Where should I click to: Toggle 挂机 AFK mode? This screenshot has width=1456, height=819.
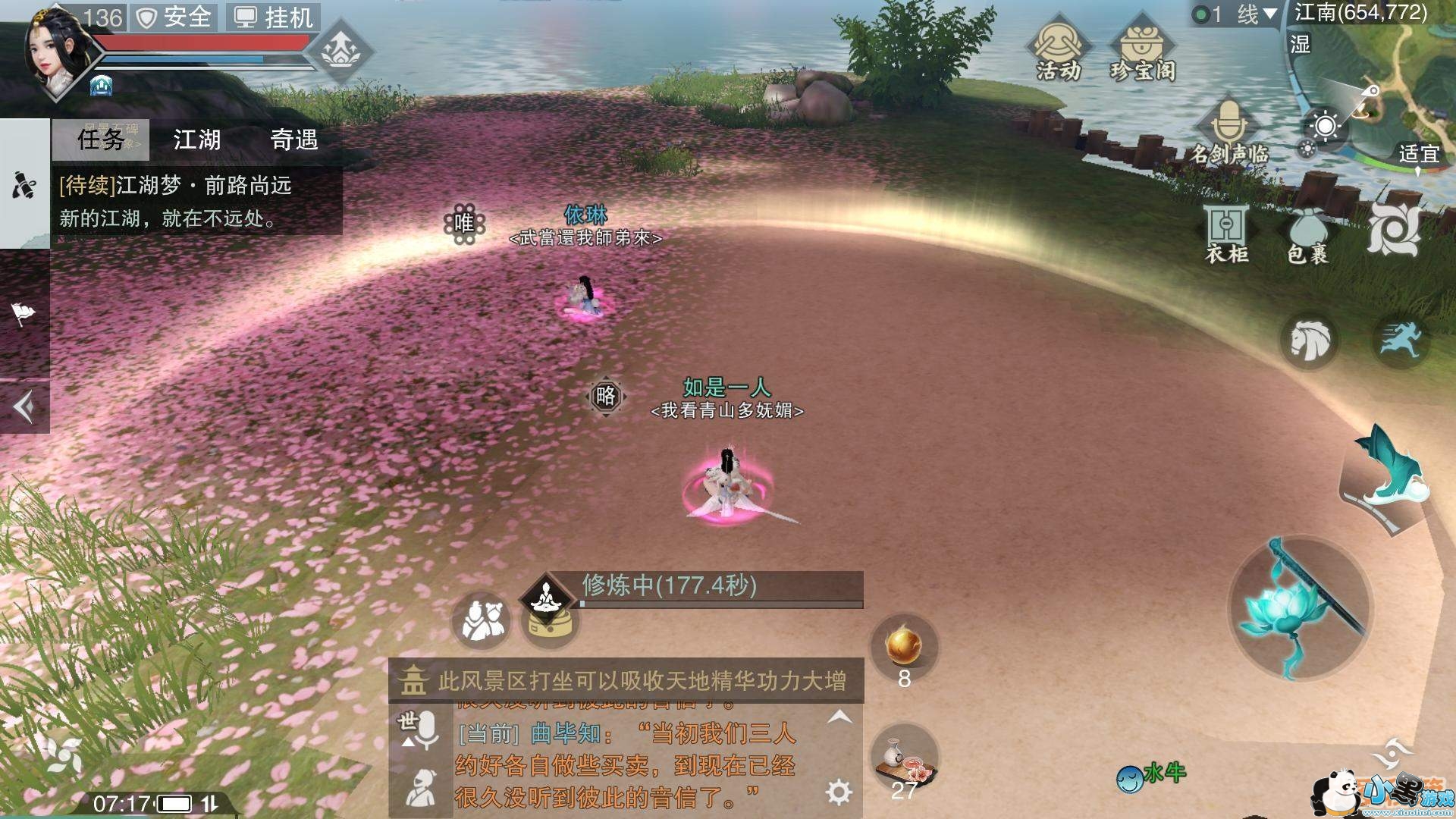[x=271, y=18]
